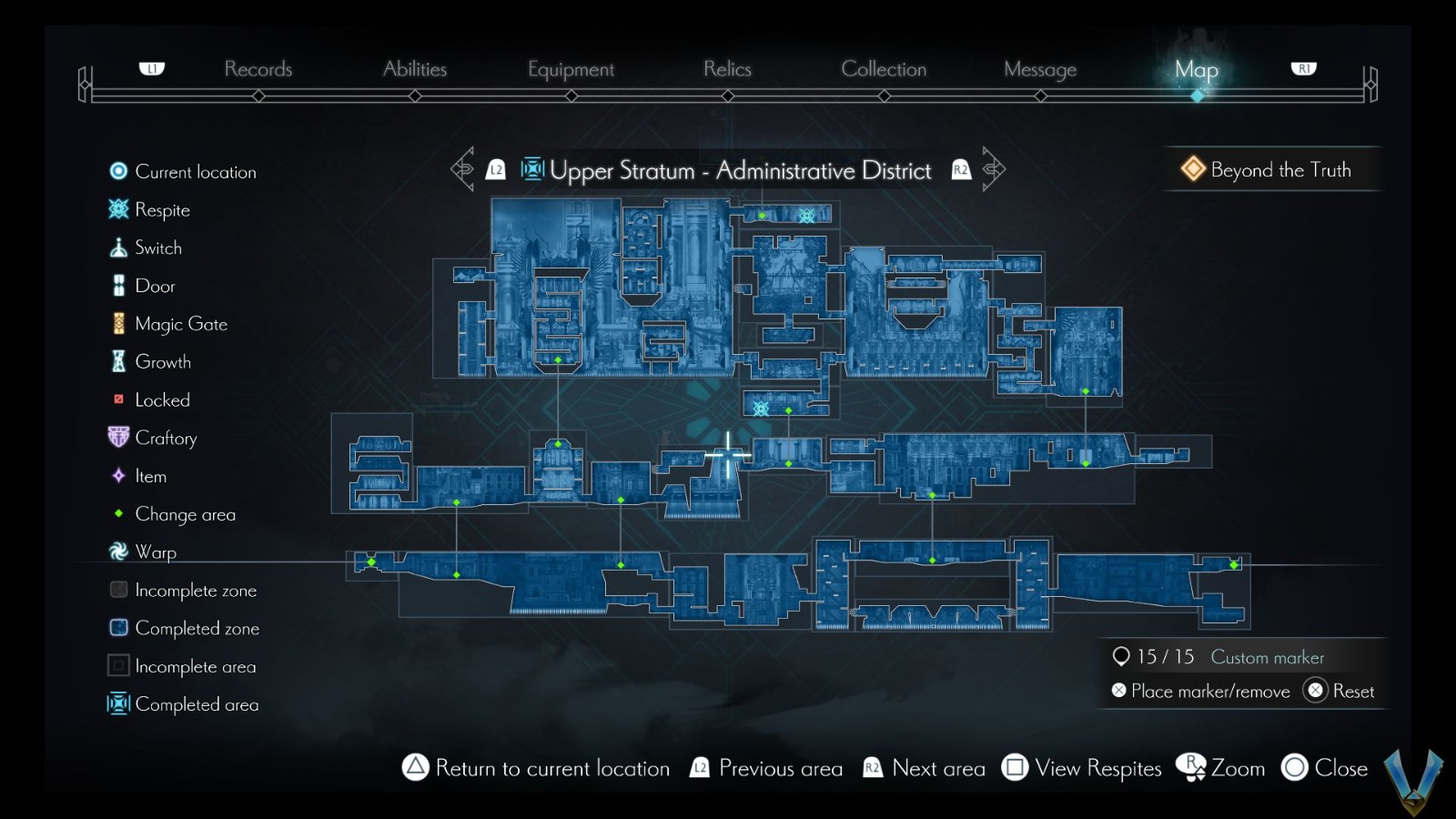Click the left arrow beside the area title
The width and height of the screenshot is (1456, 819).
click(x=464, y=167)
